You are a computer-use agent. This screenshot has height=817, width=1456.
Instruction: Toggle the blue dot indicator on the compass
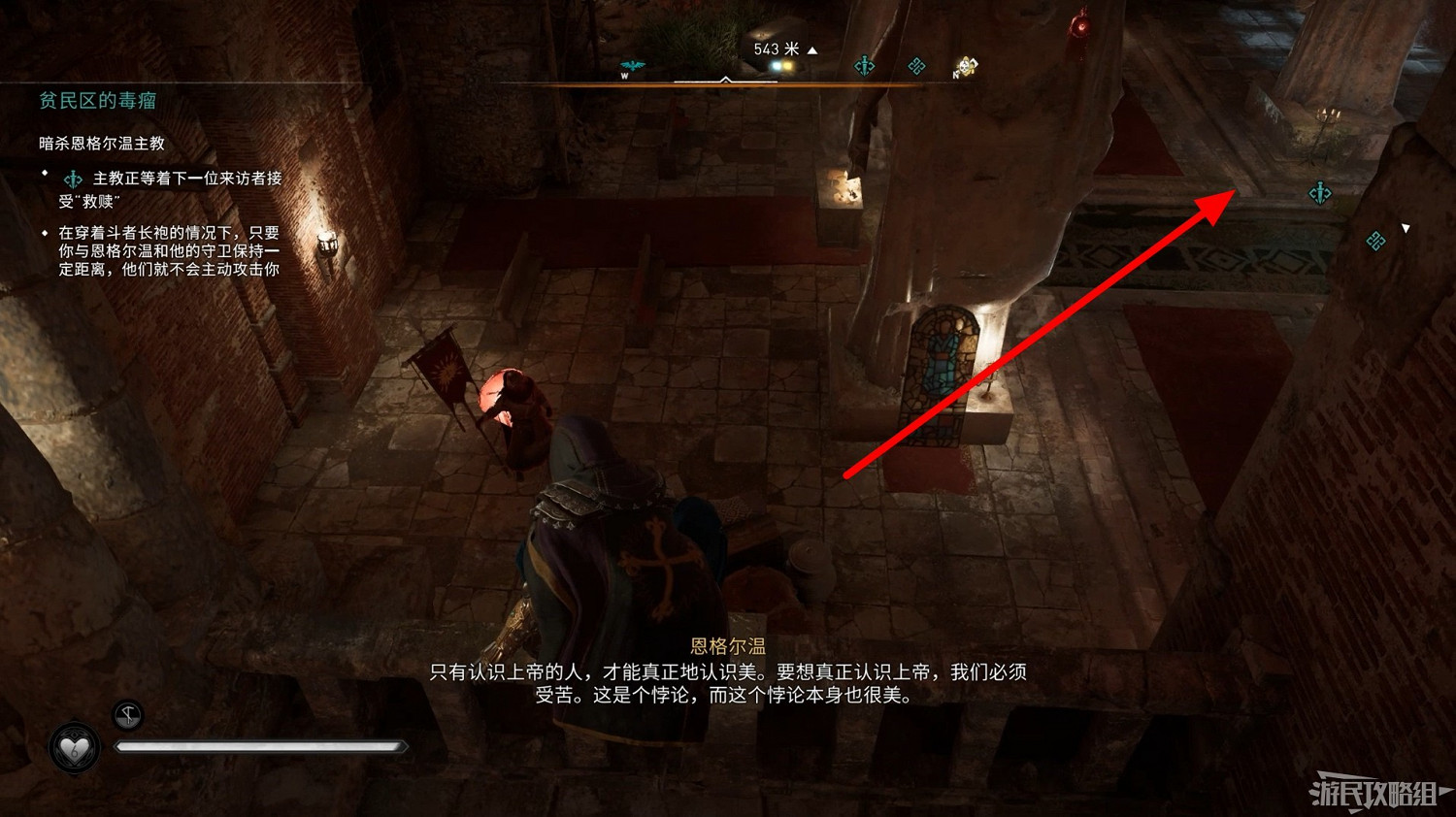[x=775, y=63]
